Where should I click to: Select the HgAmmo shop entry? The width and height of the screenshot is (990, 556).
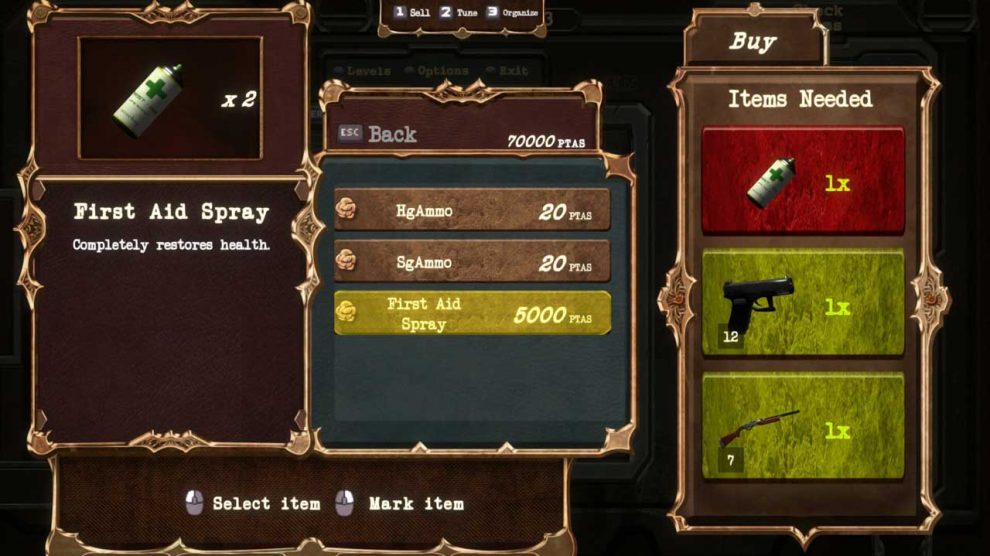(471, 209)
